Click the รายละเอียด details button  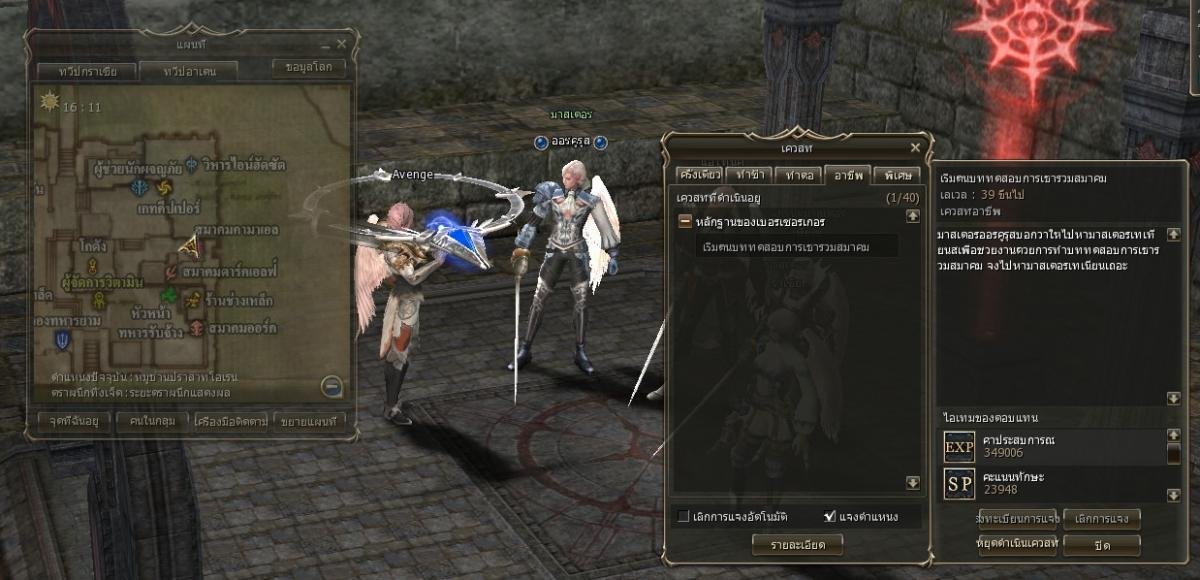[797, 544]
